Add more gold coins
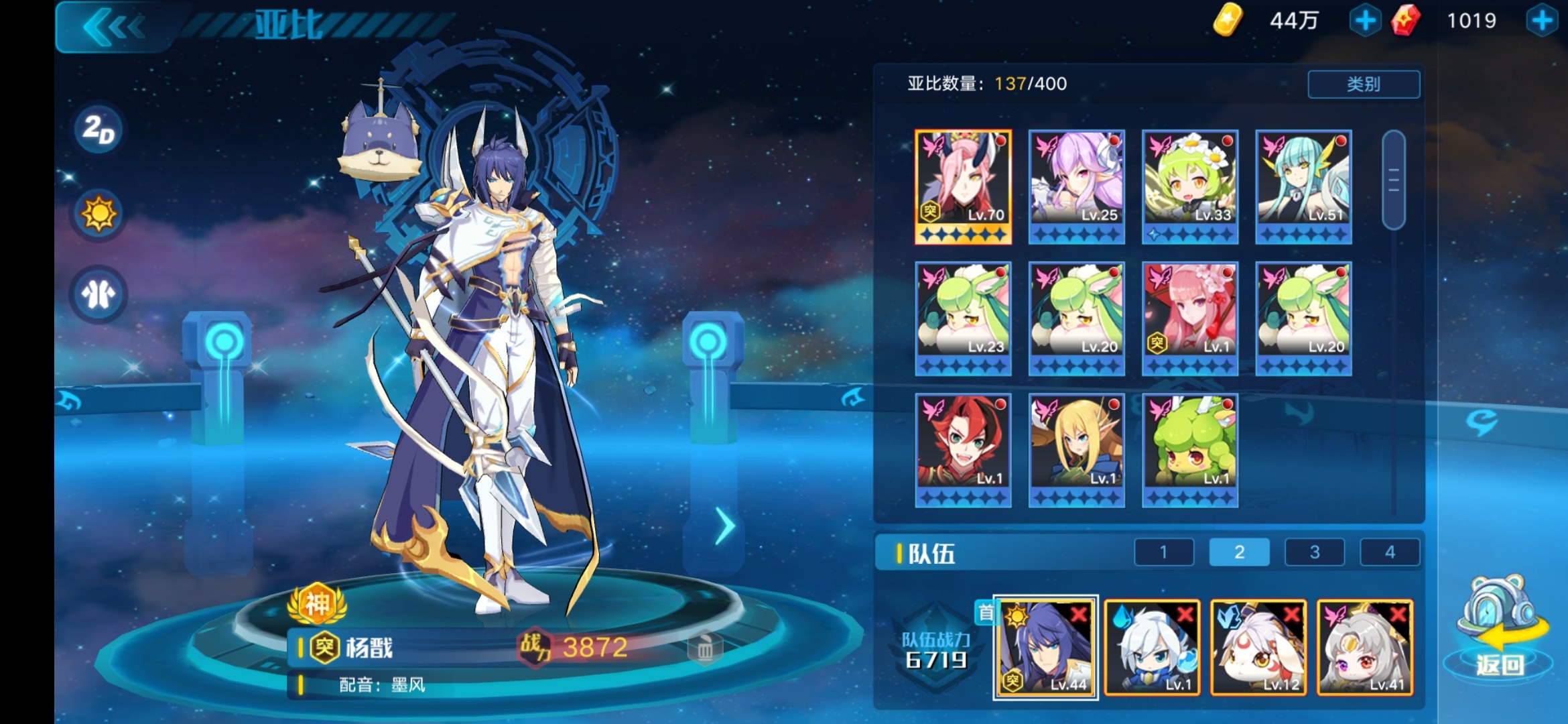1568x724 pixels. [1364, 21]
